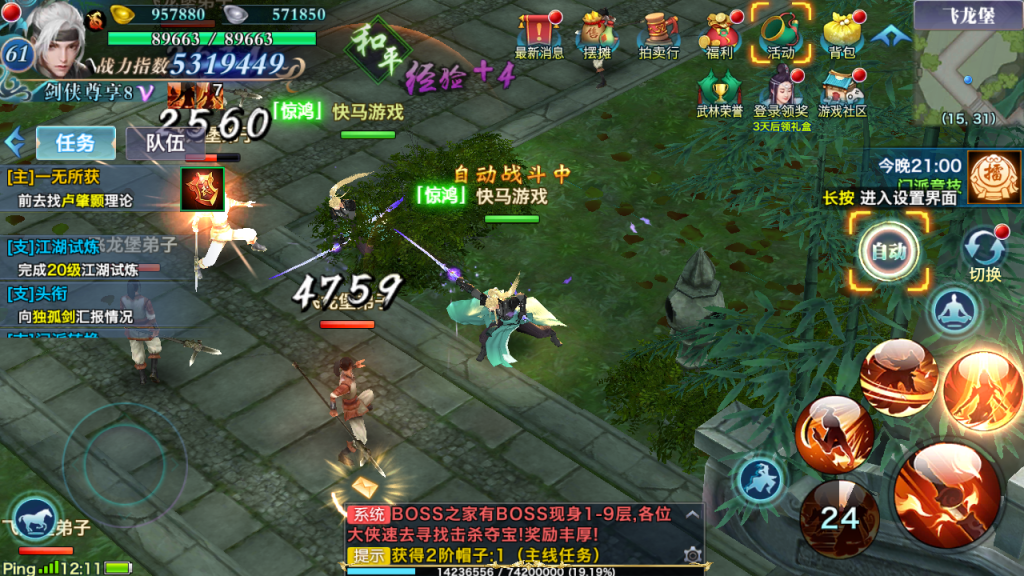
Task: Switch to the 队伍 team tab
Action: click(x=164, y=143)
